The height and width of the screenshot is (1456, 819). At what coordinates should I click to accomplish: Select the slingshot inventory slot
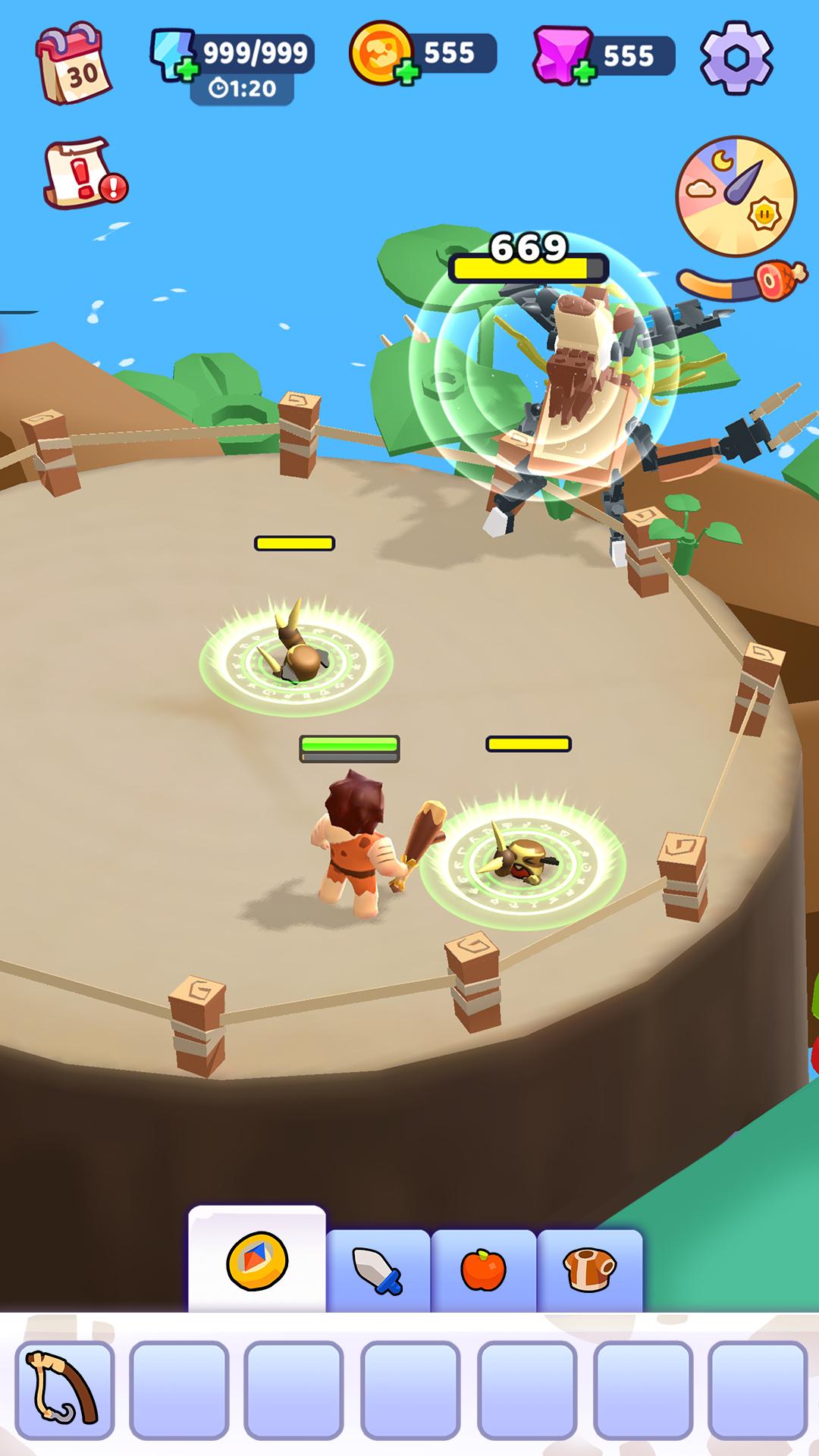64,1389
